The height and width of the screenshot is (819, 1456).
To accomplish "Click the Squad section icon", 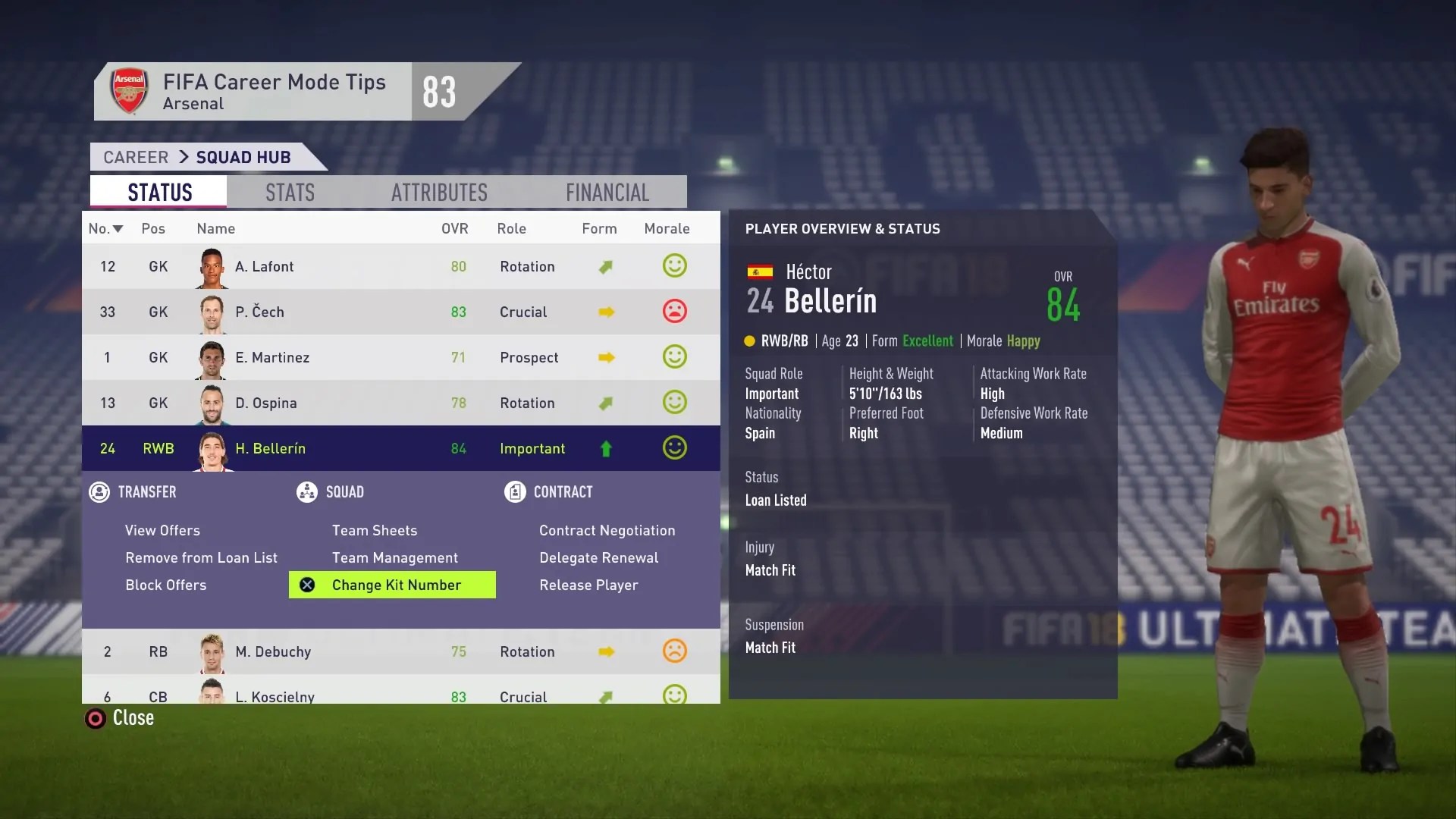I will point(306,492).
